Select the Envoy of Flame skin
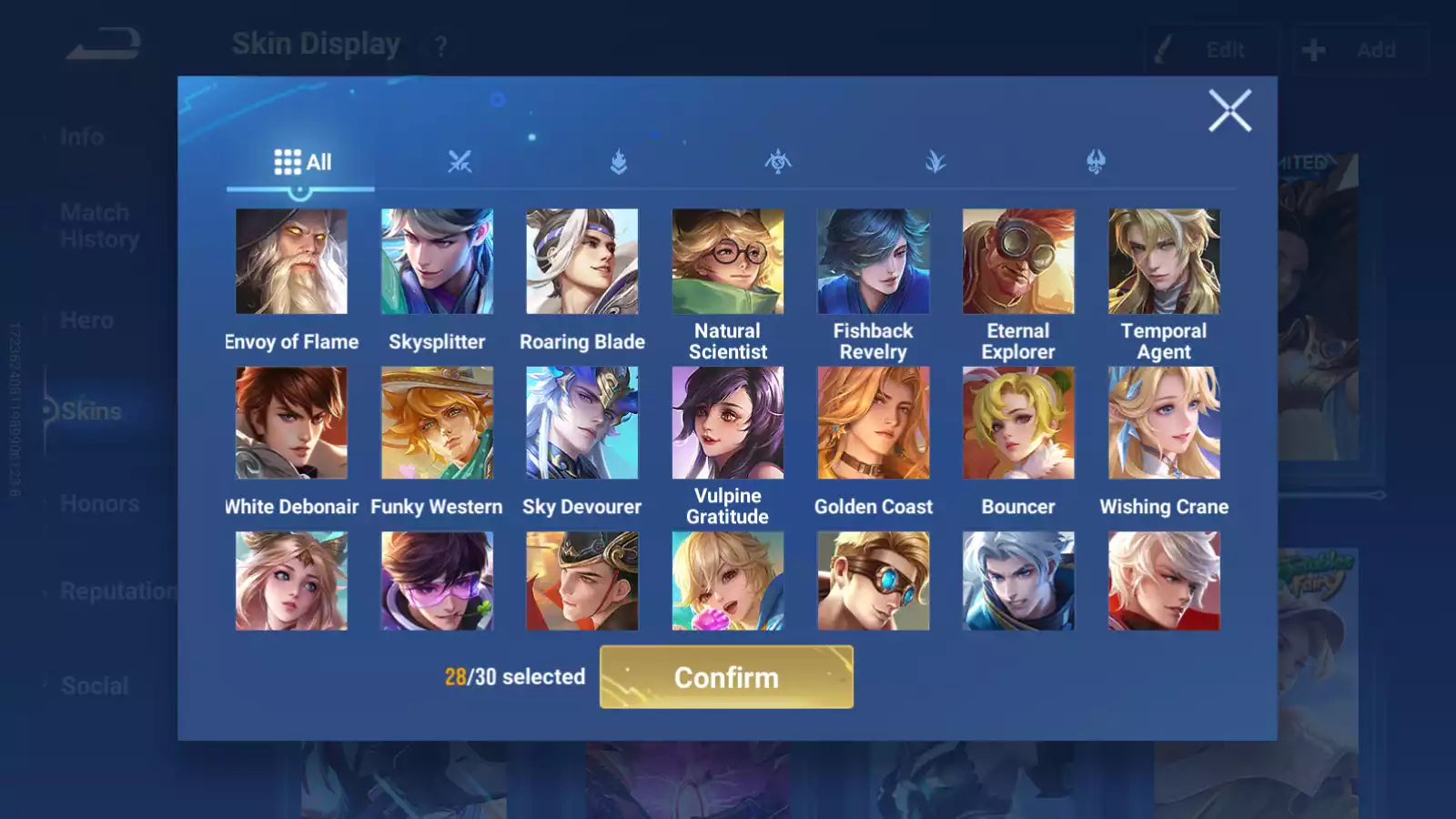This screenshot has height=819, width=1456. click(291, 262)
